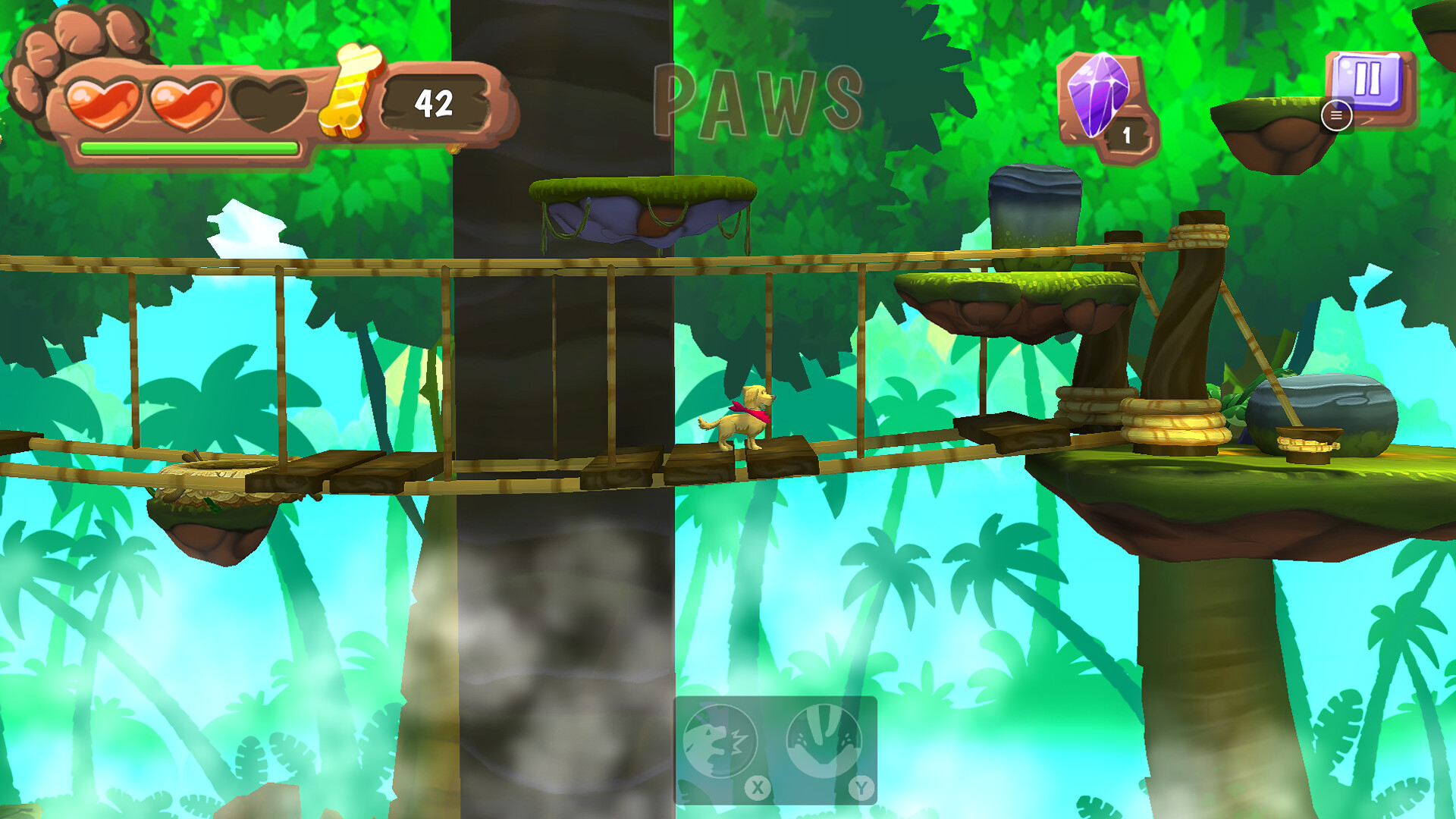Tap the Y controller label under the dig button
This screenshot has width=1456, height=819.
pyautogui.click(x=861, y=789)
